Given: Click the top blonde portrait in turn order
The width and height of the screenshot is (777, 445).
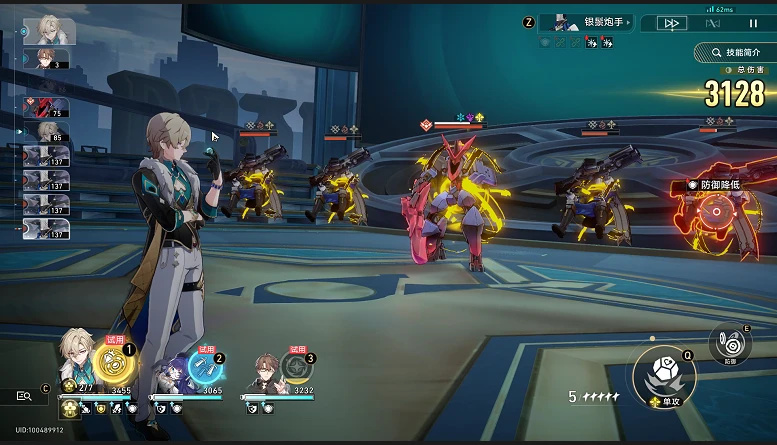Looking at the screenshot, I should click(x=49, y=29).
